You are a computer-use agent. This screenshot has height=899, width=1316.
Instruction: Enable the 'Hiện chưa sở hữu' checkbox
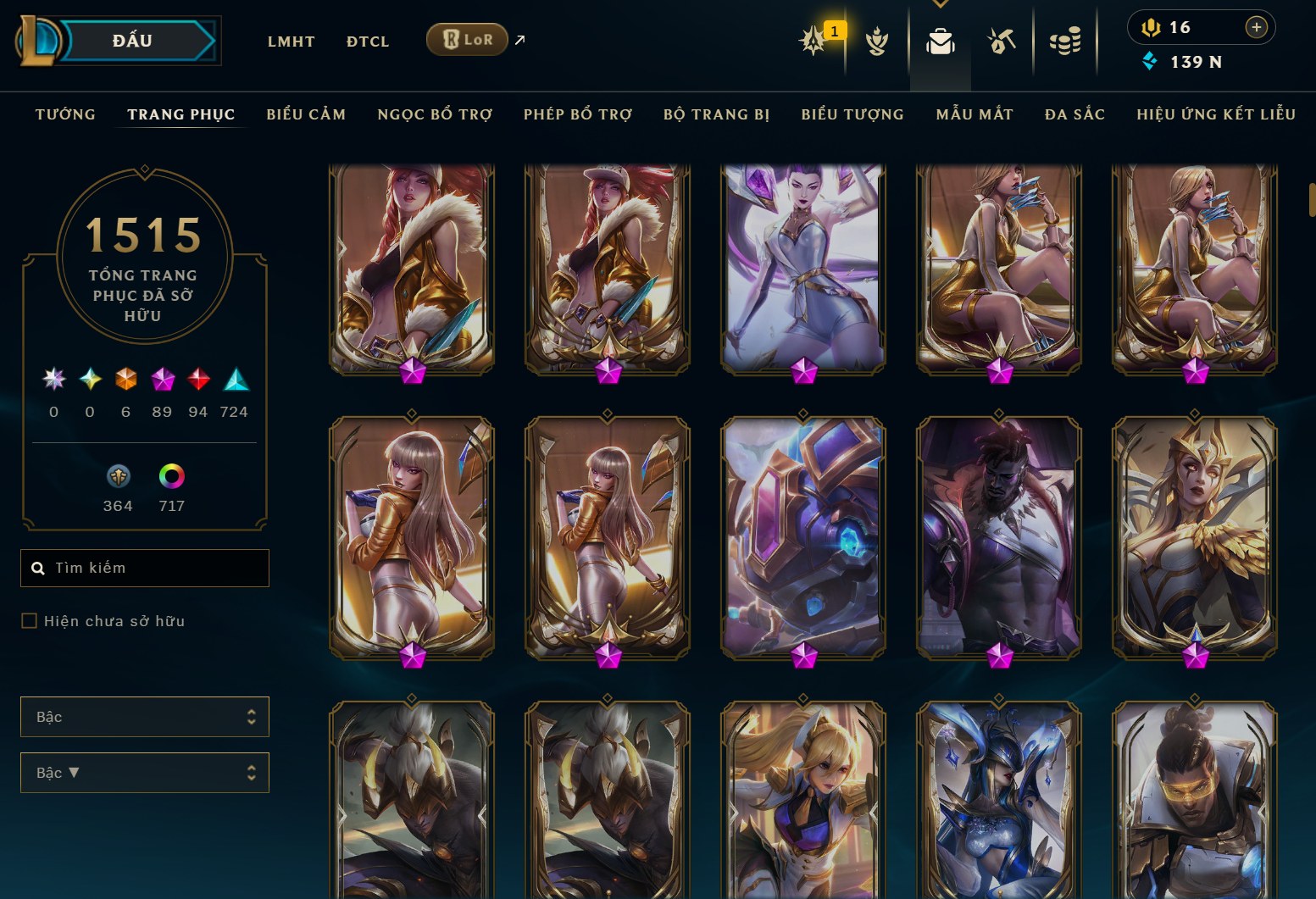[29, 620]
